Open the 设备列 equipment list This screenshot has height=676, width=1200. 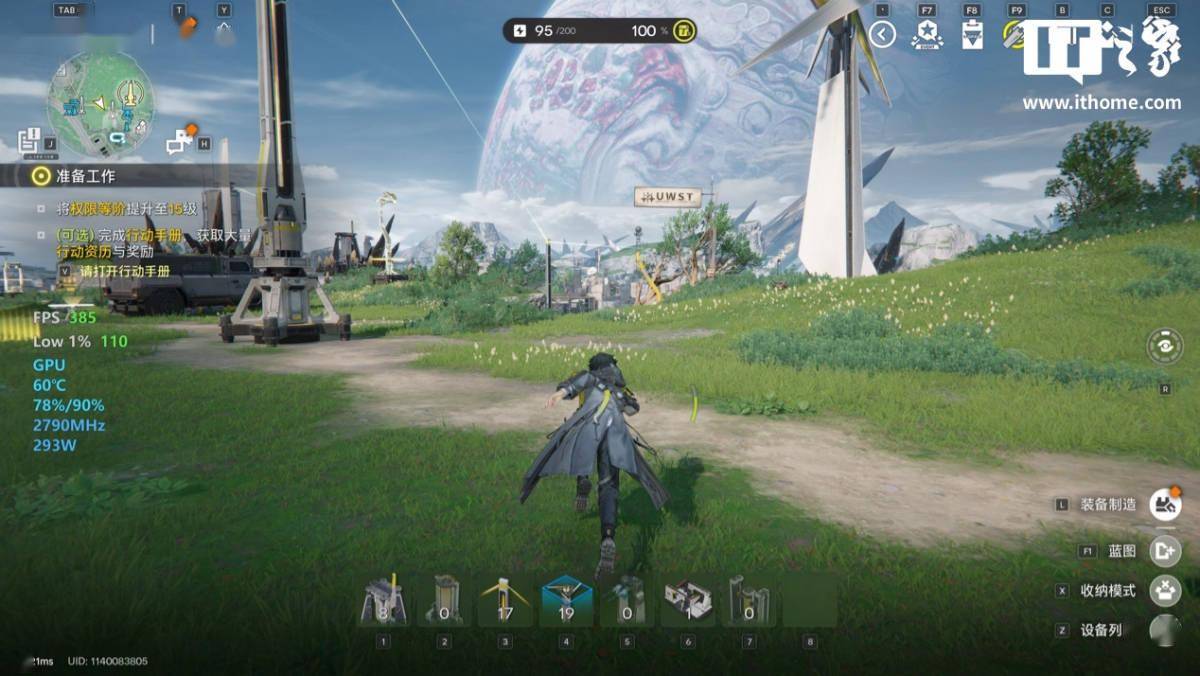click(x=1164, y=630)
